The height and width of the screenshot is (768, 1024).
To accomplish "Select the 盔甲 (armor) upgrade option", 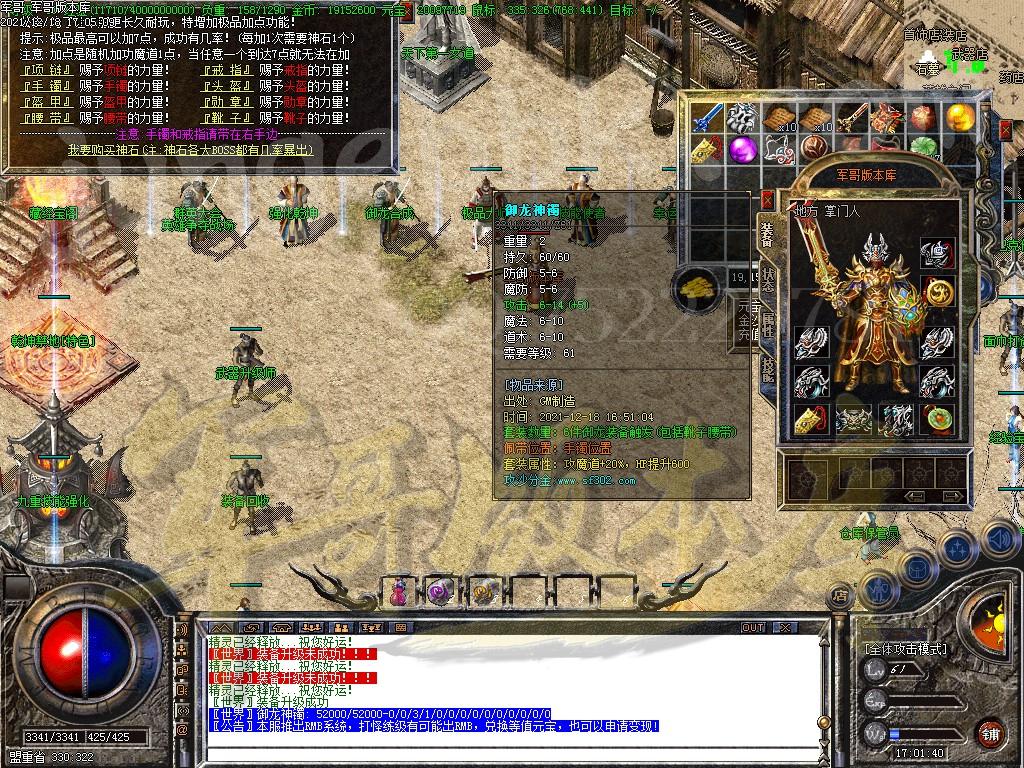I will tap(45, 103).
